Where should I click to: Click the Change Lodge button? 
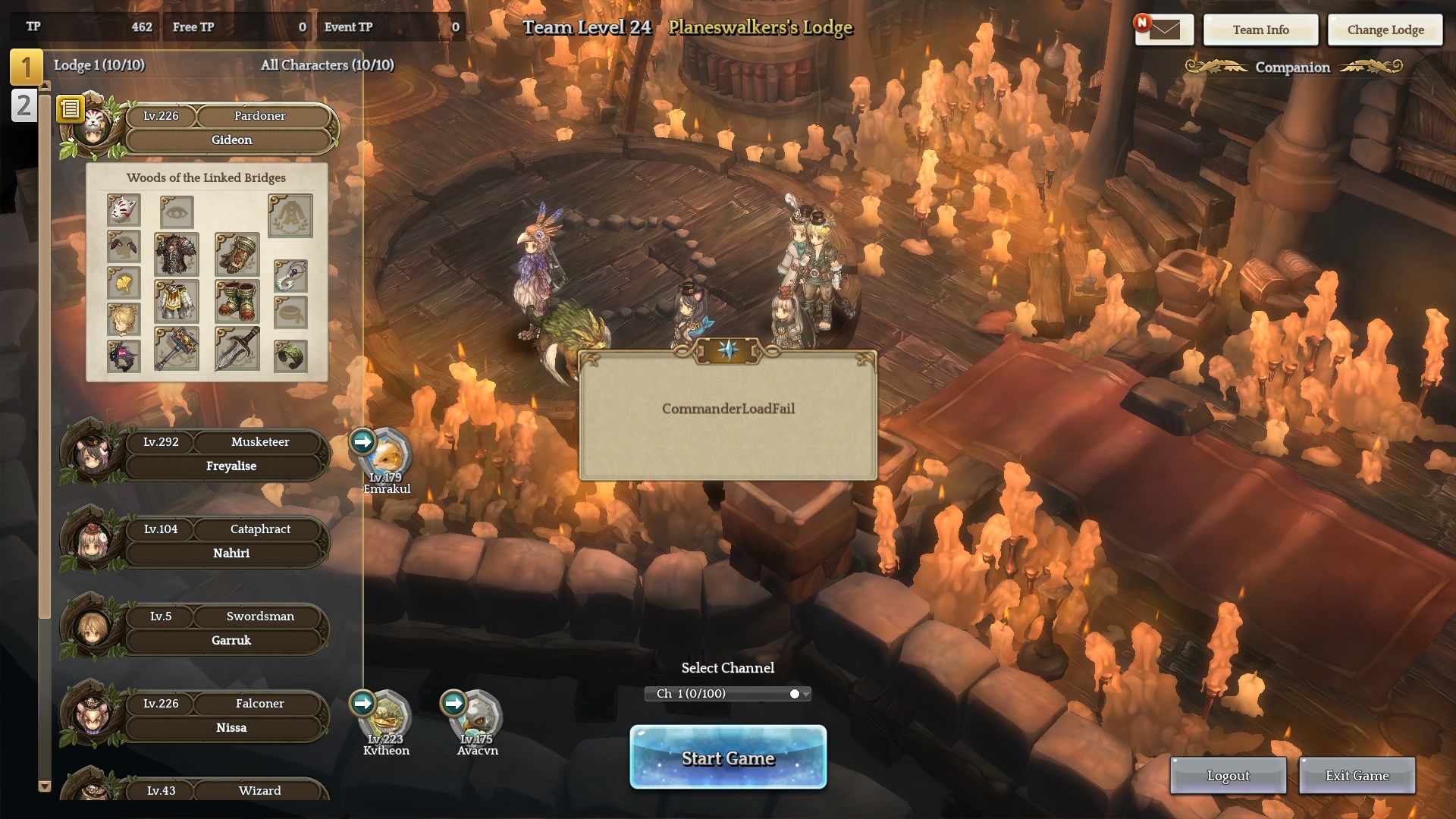(x=1385, y=30)
